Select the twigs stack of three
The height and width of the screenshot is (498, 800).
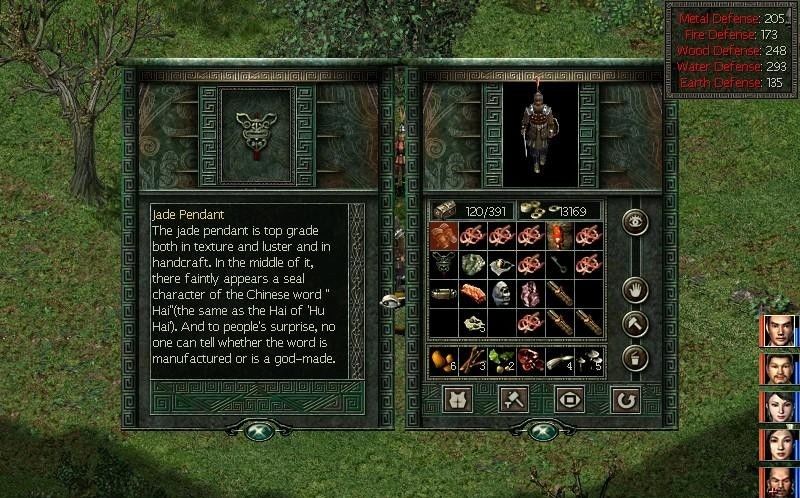473,361
